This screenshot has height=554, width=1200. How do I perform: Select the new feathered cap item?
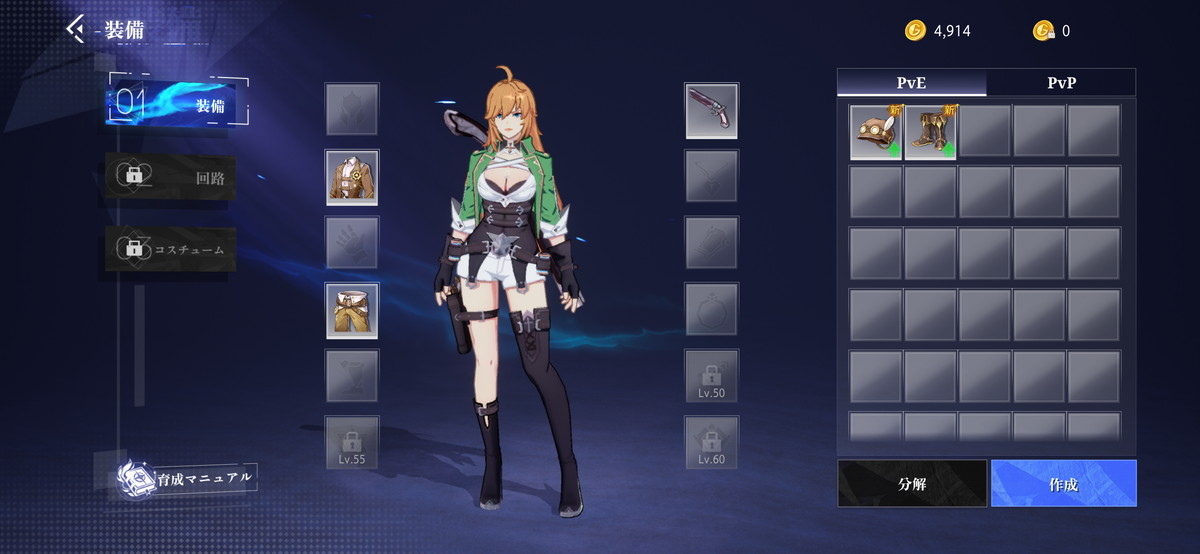point(877,132)
